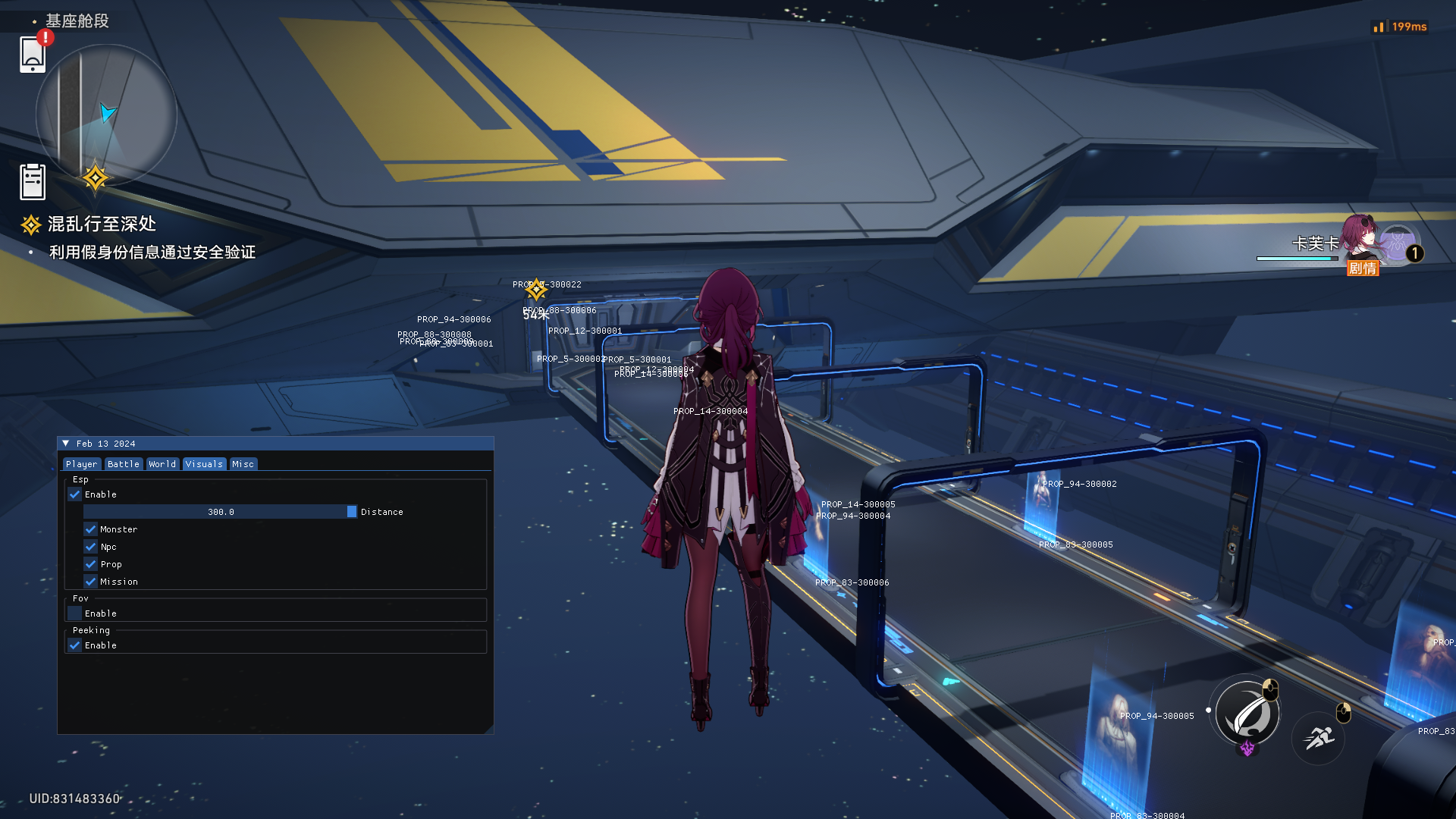This screenshot has height=819, width=1456.
Task: Disable the Peeking Enable checkbox
Action: [x=75, y=645]
